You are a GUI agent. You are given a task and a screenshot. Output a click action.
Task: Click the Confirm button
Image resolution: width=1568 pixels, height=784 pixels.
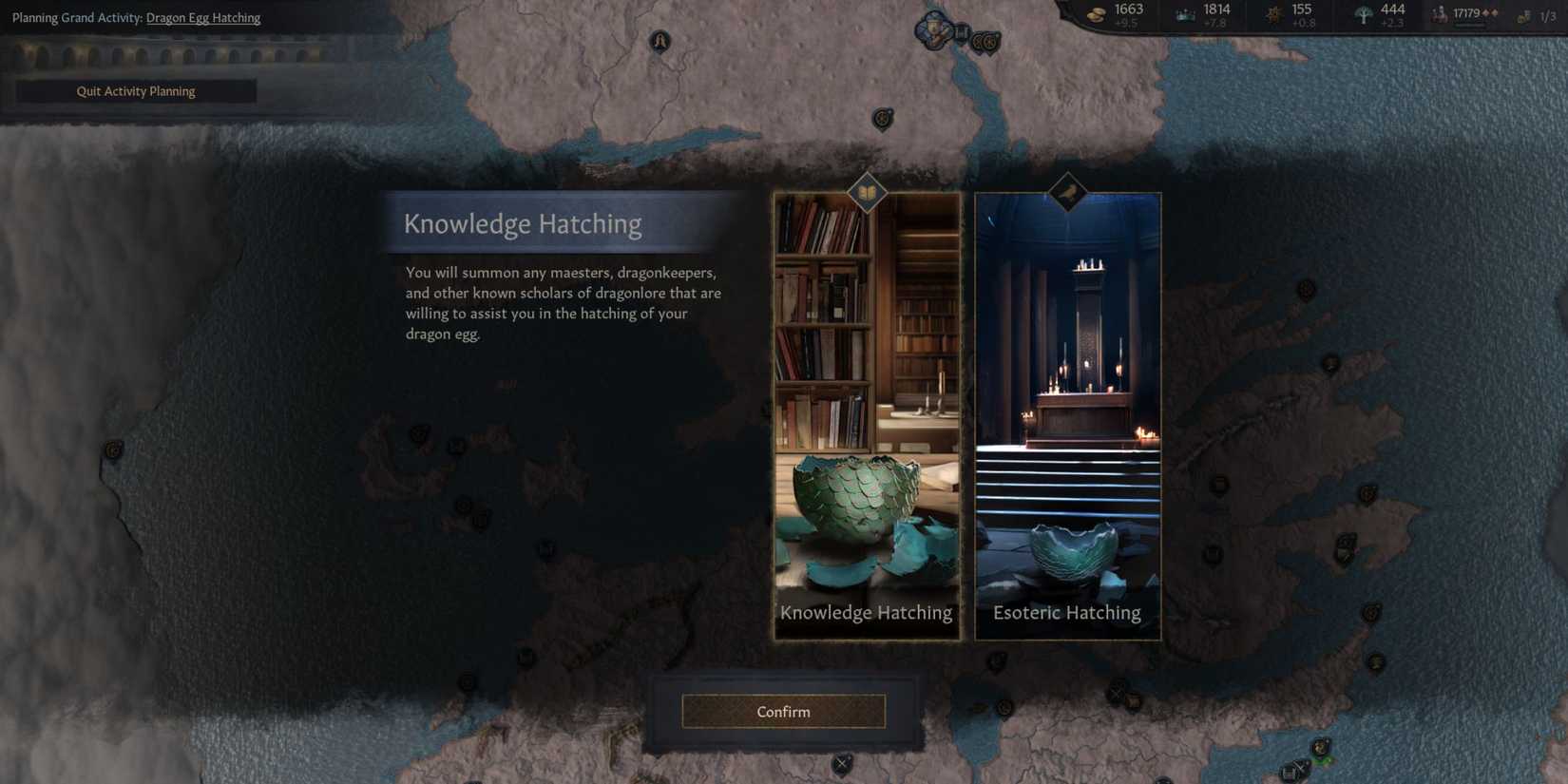click(782, 711)
